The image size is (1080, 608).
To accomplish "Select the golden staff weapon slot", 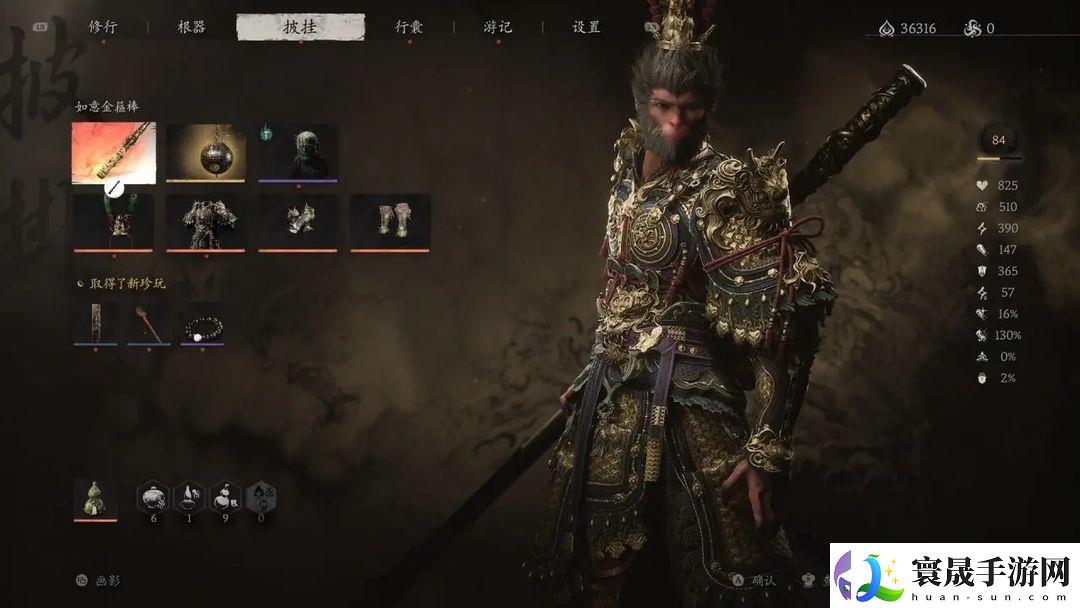I will coord(114,152).
